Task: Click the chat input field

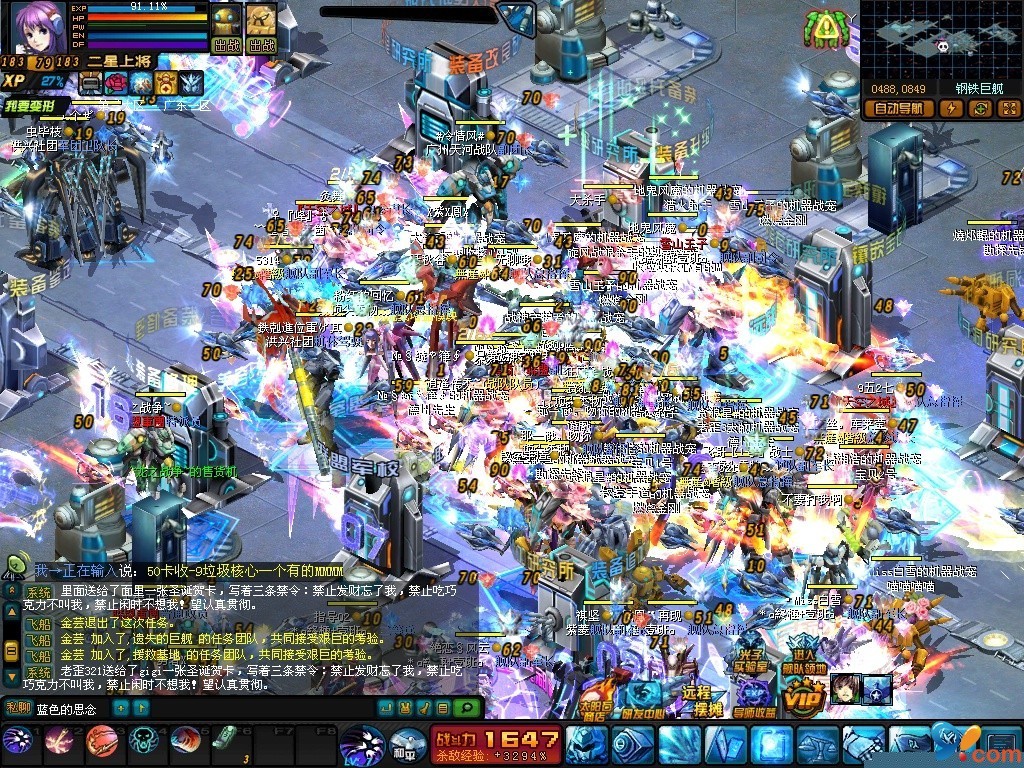Action: coord(72,708)
